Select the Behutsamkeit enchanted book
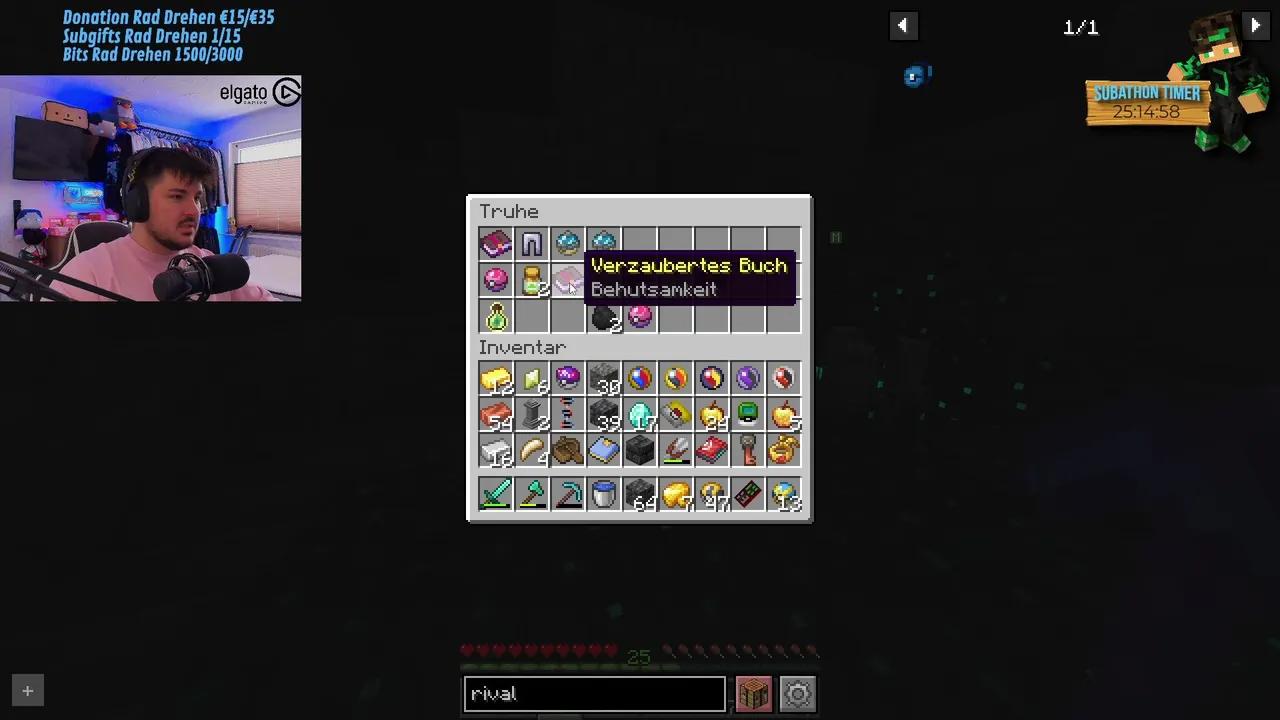Image resolution: width=1280 pixels, height=720 pixels. [567, 281]
